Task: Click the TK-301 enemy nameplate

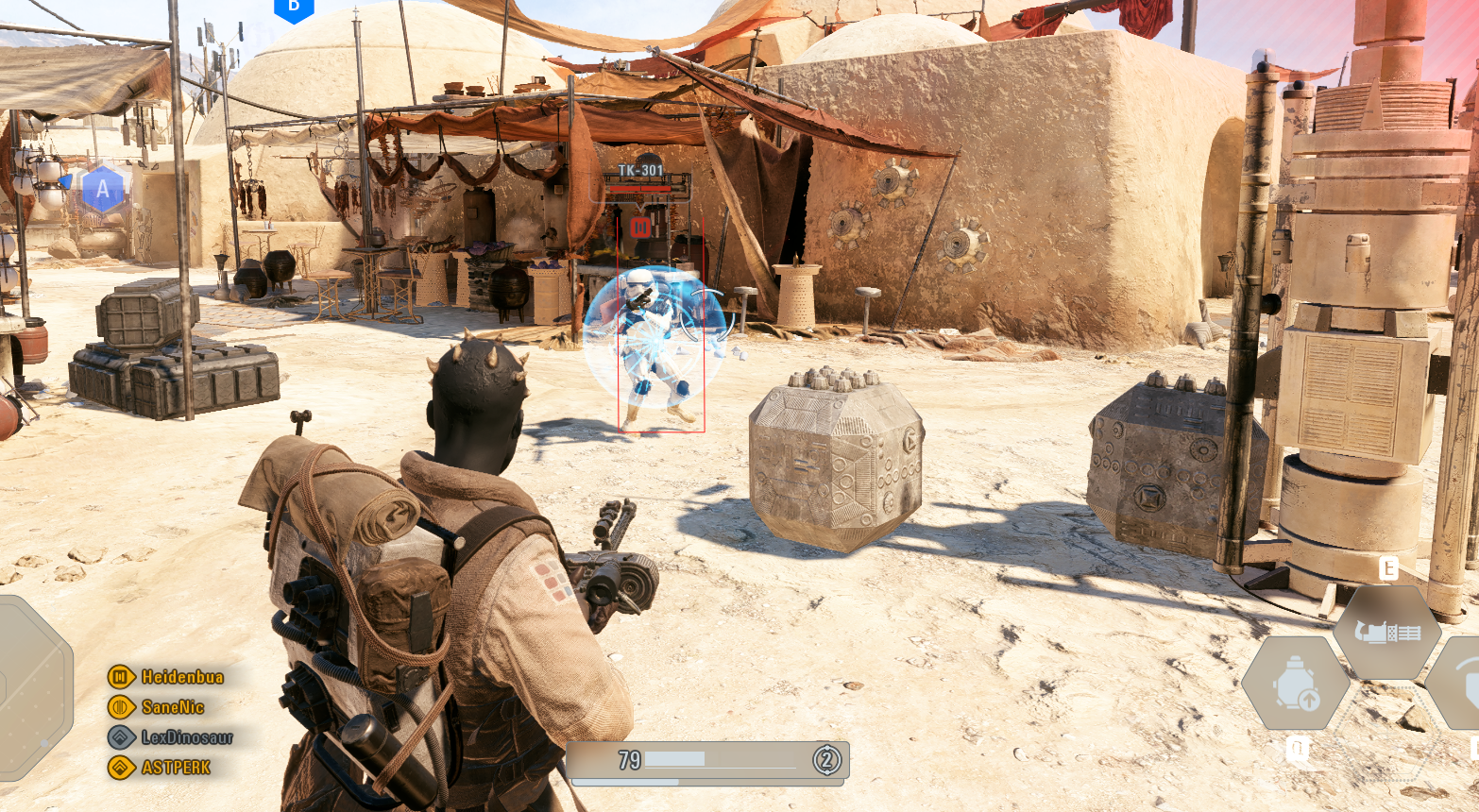Action: (640, 171)
